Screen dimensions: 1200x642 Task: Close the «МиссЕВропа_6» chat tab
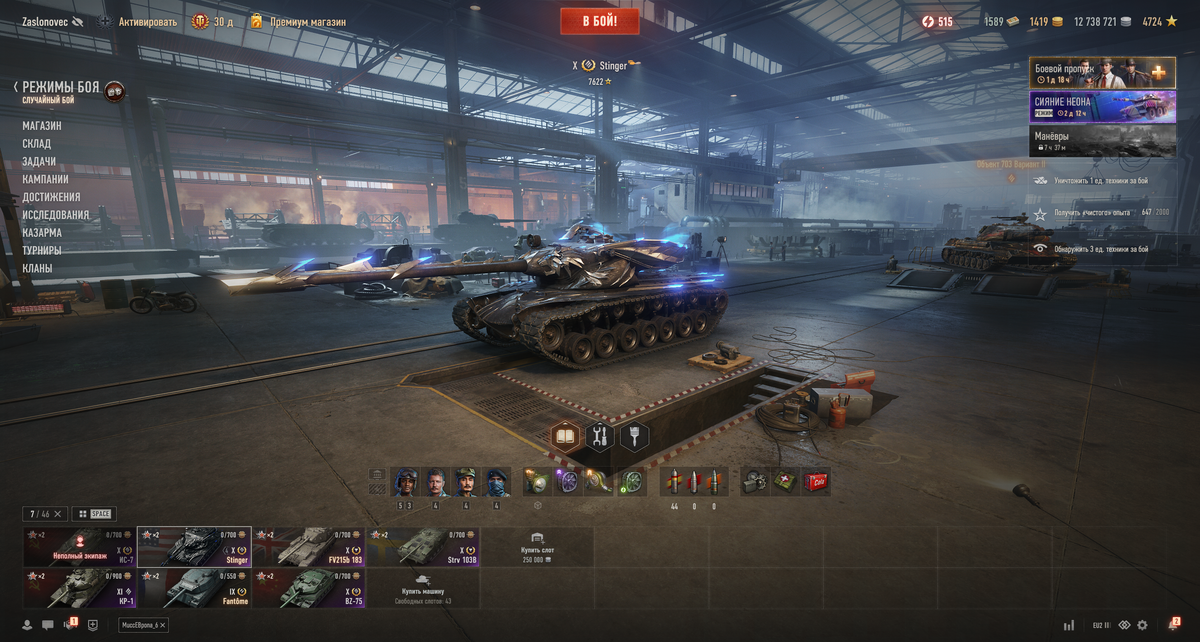click(x=163, y=625)
